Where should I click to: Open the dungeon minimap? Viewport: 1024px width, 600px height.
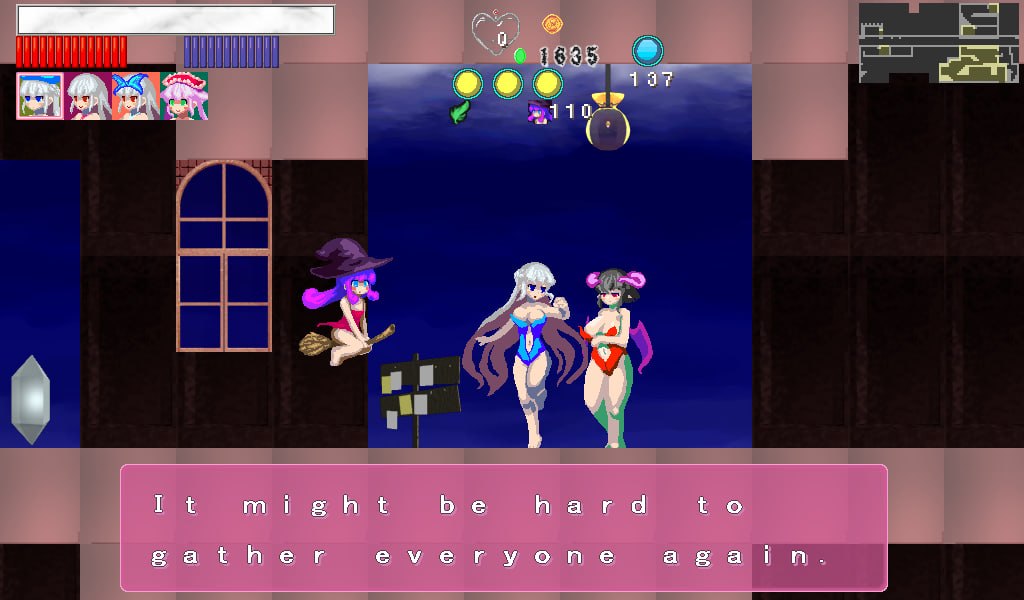(938, 42)
